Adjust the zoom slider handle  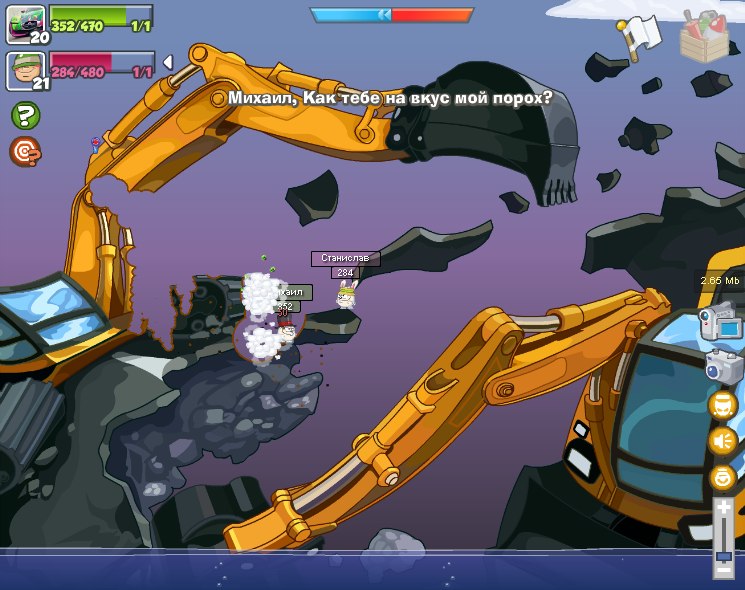pyautogui.click(x=723, y=555)
